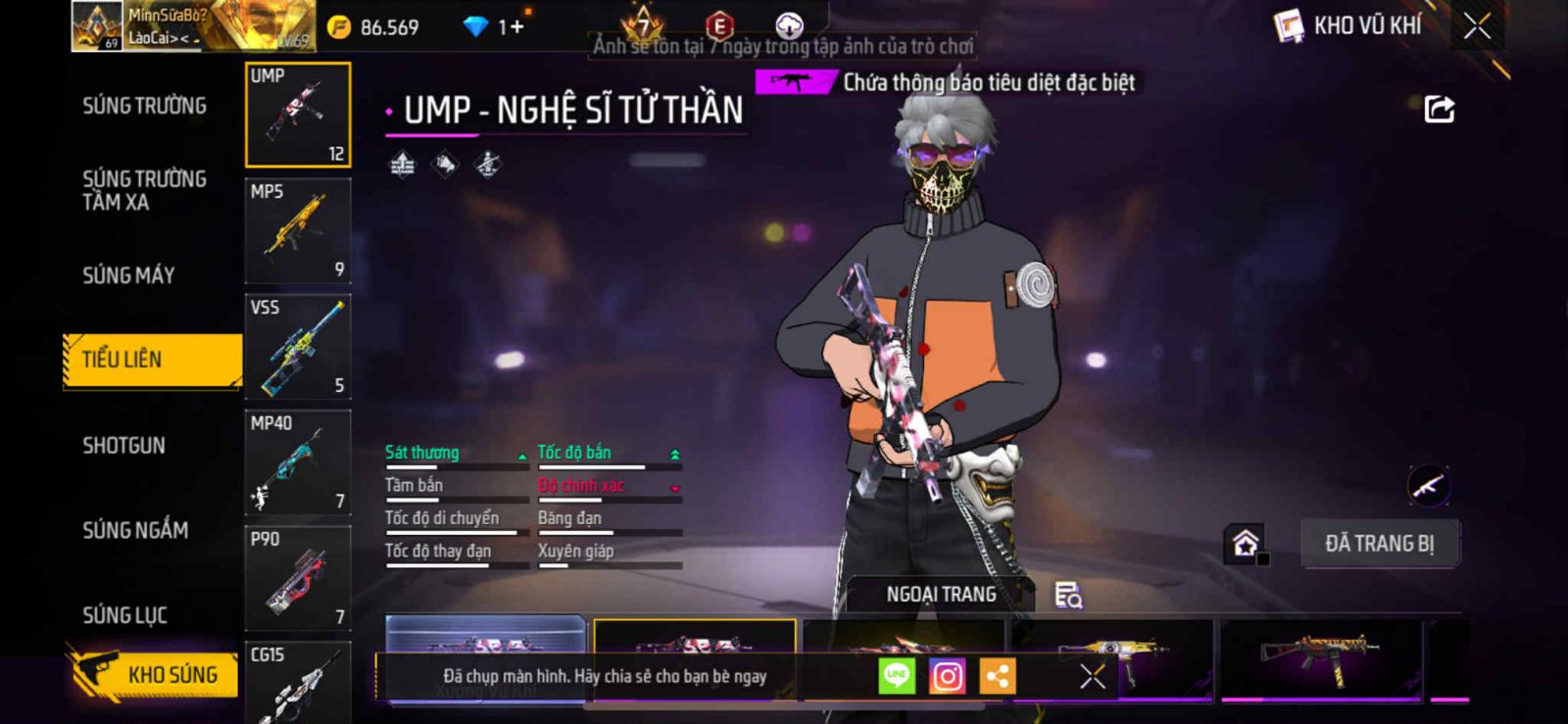Select the Tiểu Liên category tab

point(152,360)
